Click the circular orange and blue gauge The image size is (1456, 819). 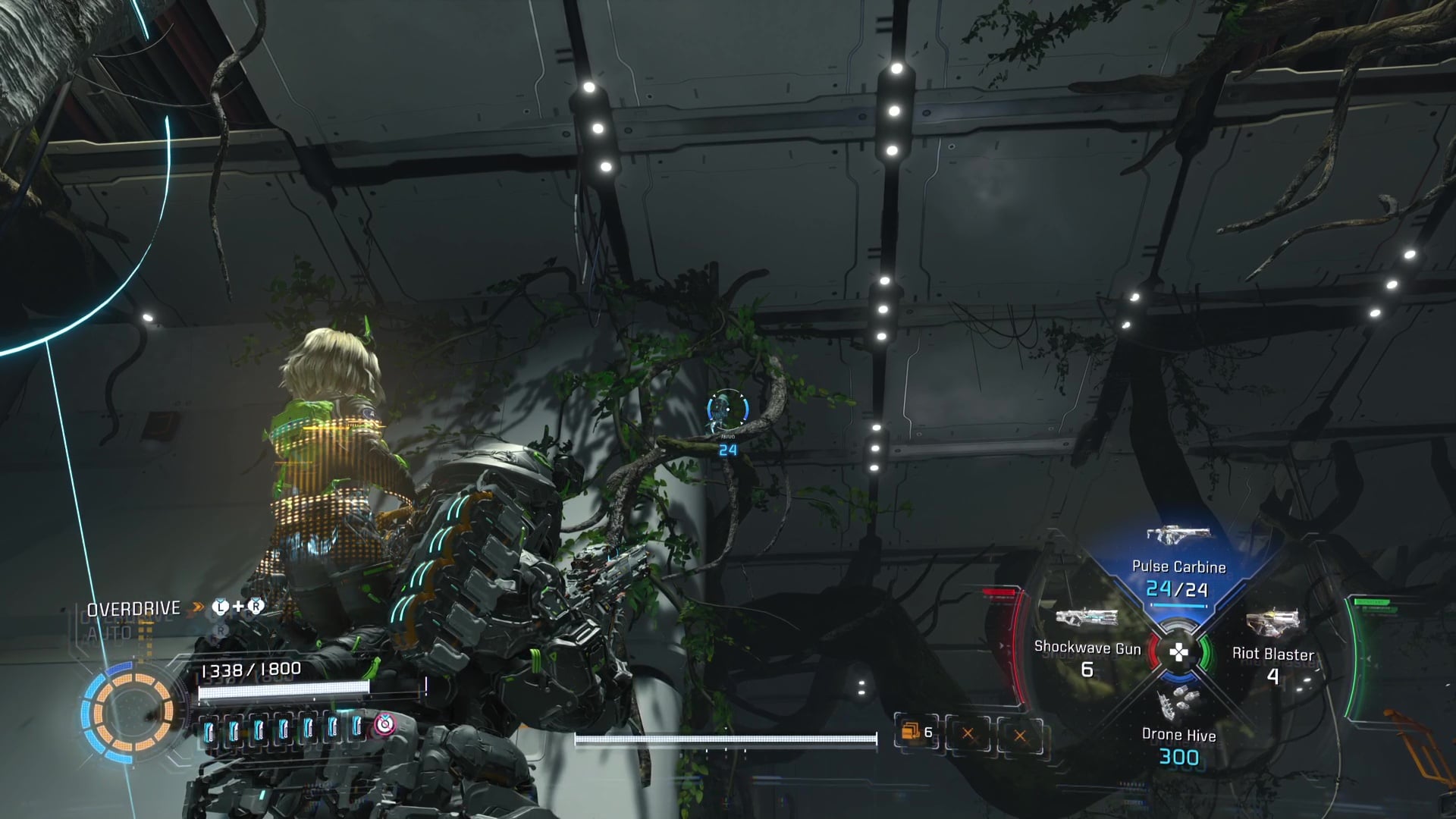tap(127, 711)
